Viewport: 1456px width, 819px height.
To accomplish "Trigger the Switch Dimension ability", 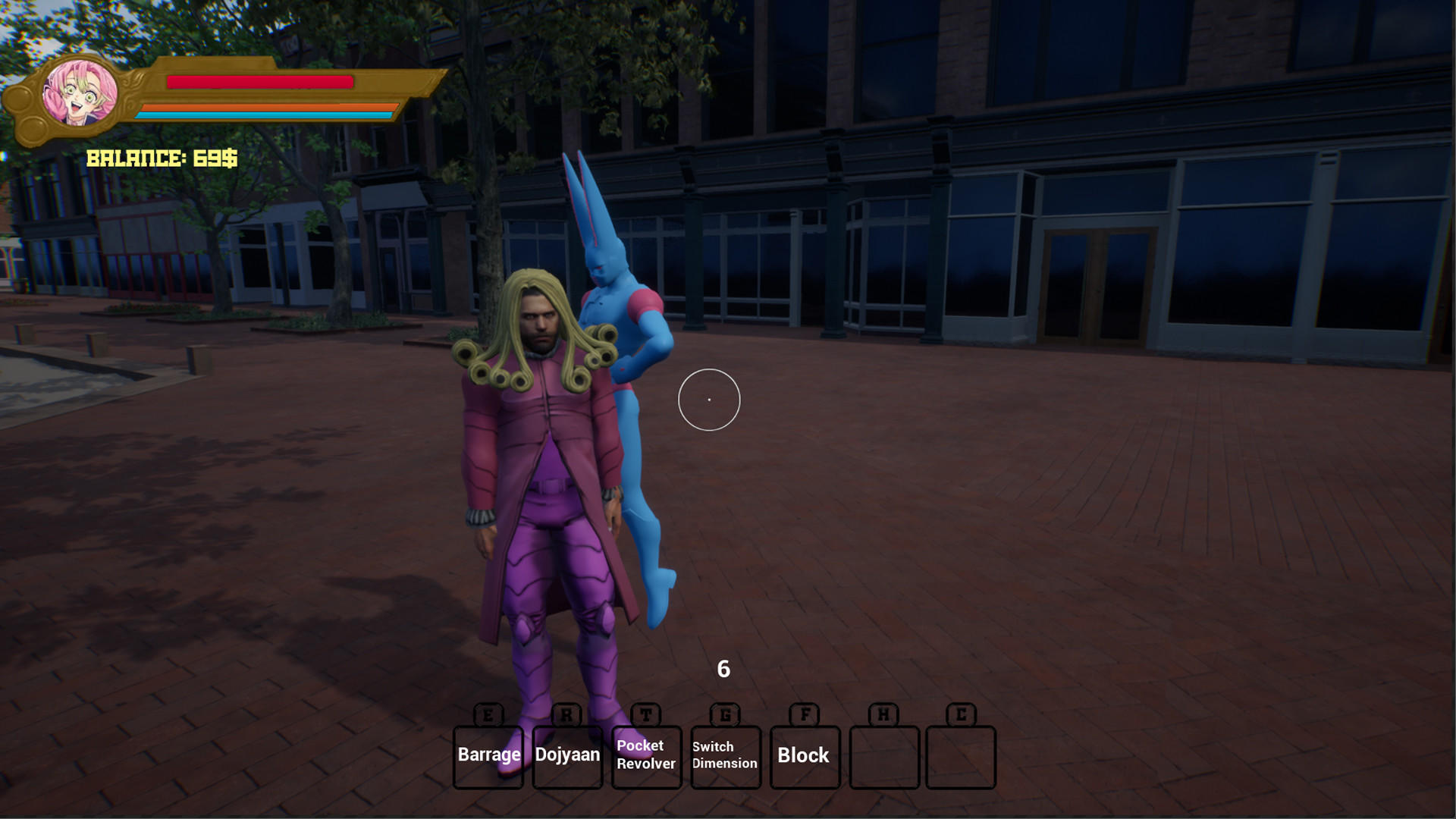I will coord(725,755).
